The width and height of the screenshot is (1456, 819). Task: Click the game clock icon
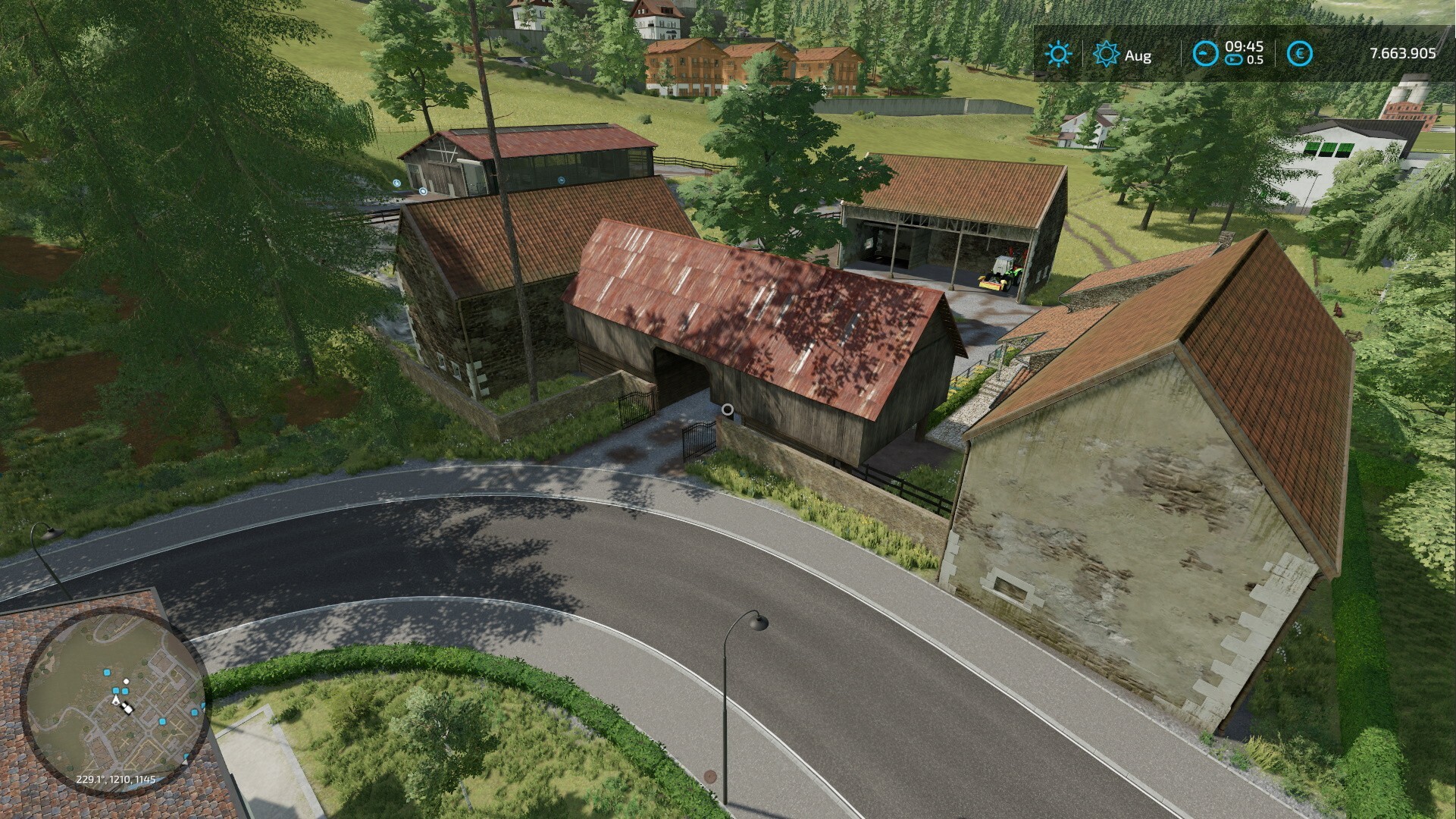click(1205, 54)
